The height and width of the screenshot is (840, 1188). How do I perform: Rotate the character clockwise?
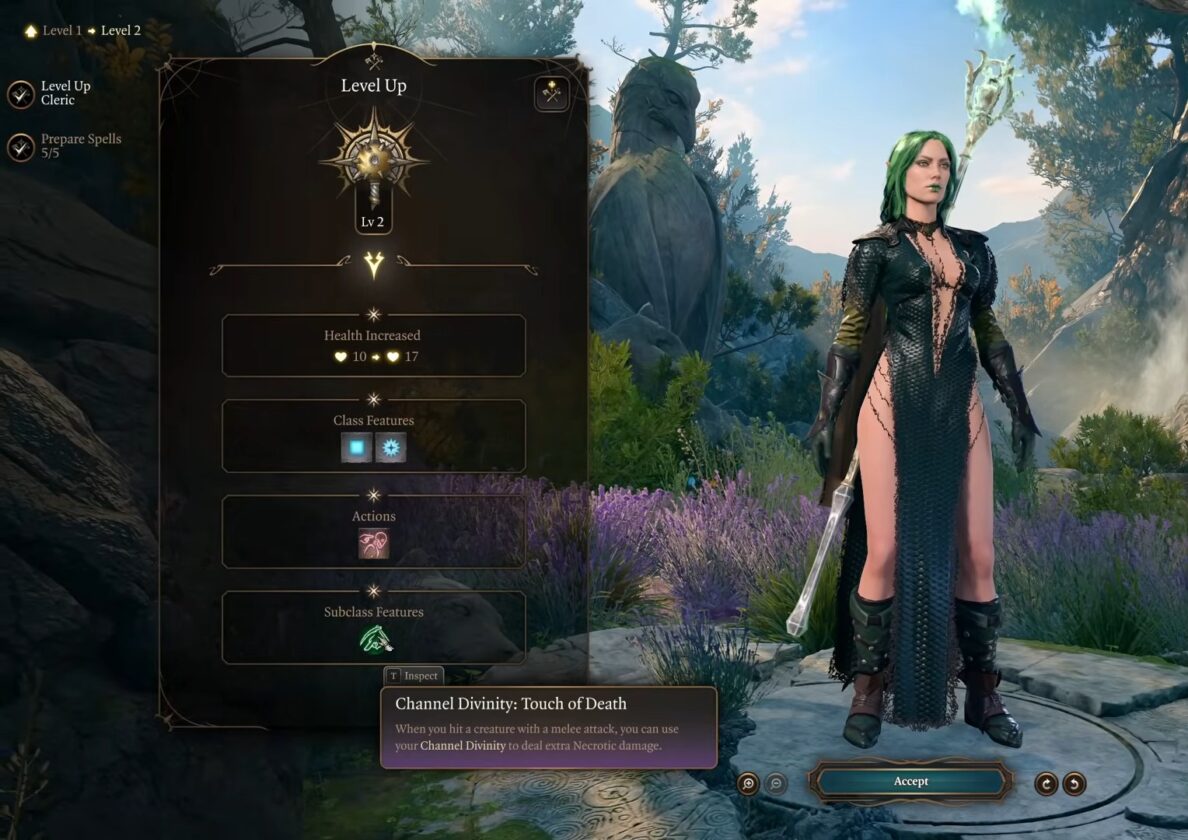coord(1046,783)
